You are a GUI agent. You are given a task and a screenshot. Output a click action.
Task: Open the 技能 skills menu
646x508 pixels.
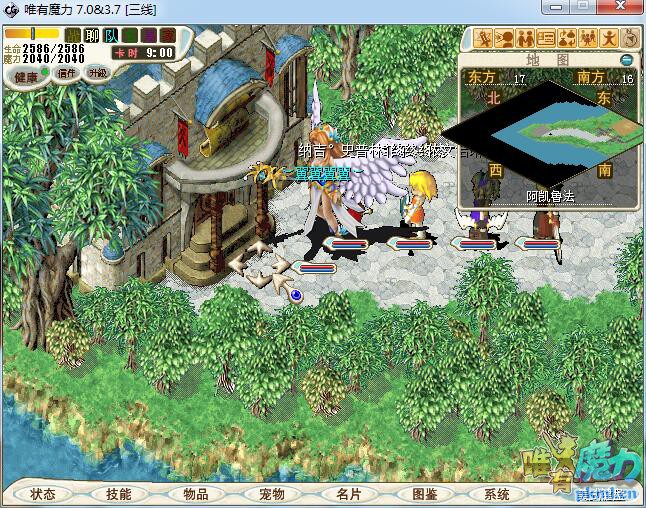click(119, 494)
